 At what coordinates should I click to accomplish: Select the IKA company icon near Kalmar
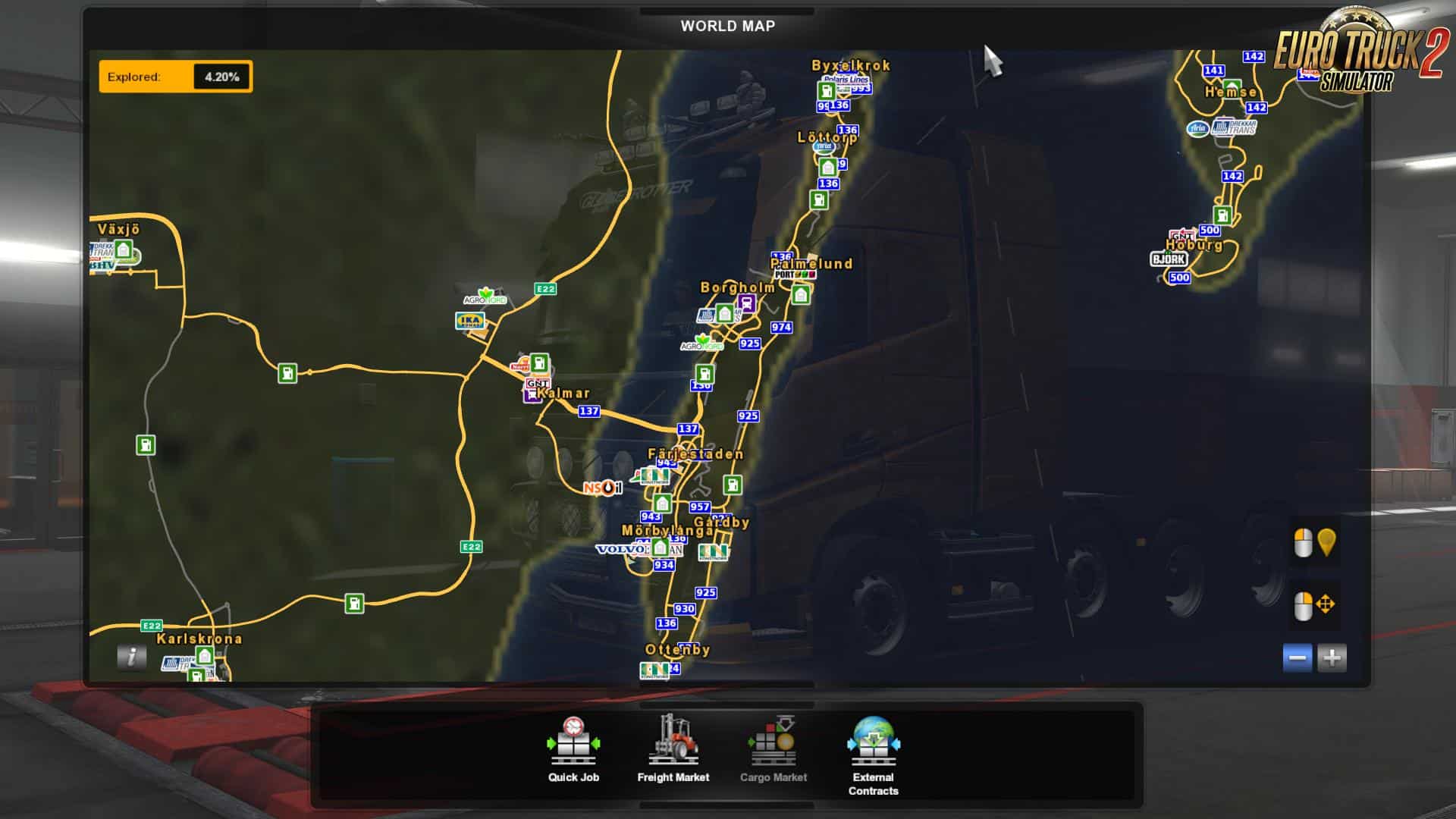click(470, 321)
